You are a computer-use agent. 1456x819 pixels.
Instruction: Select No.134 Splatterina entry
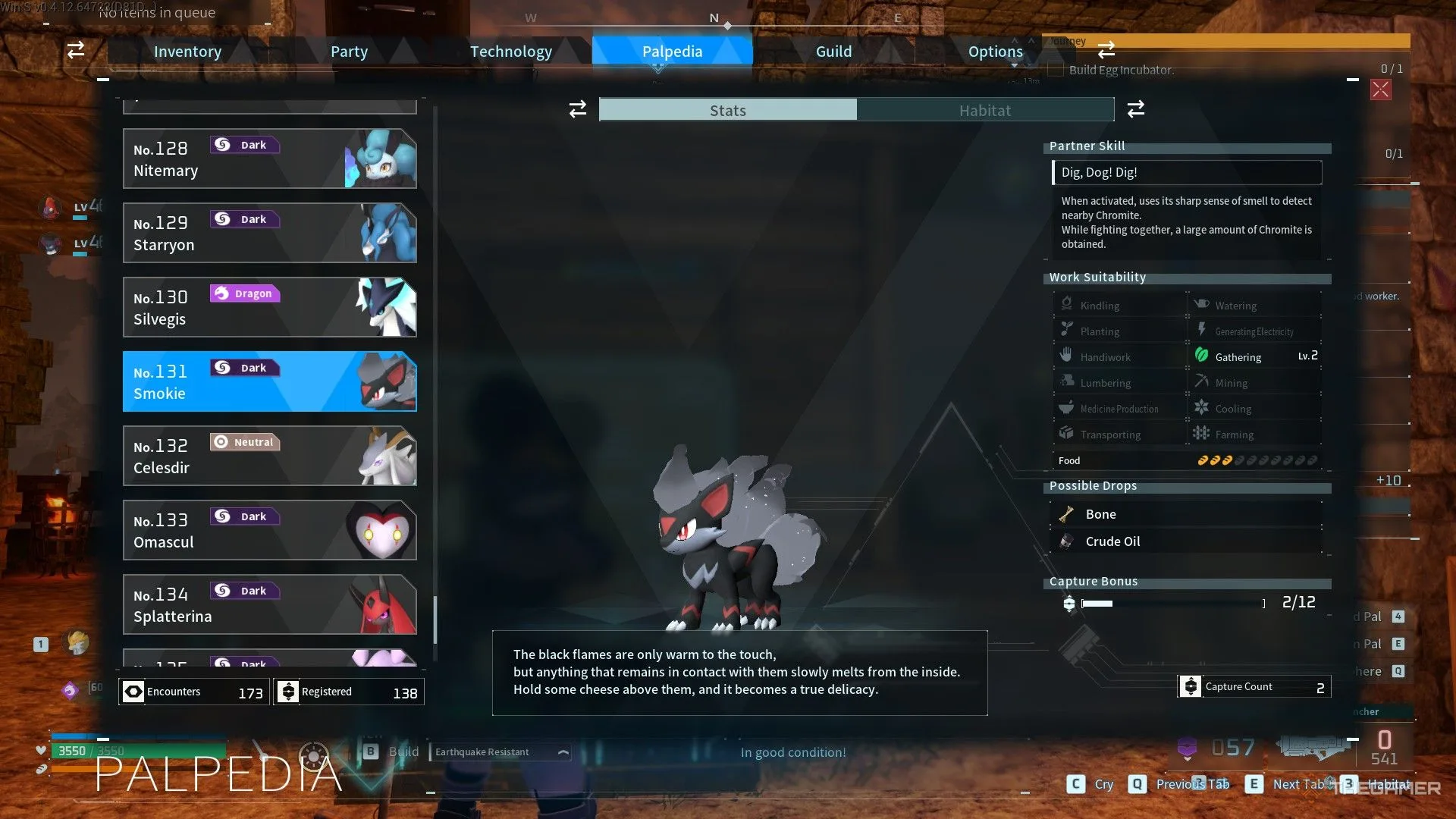pos(269,604)
